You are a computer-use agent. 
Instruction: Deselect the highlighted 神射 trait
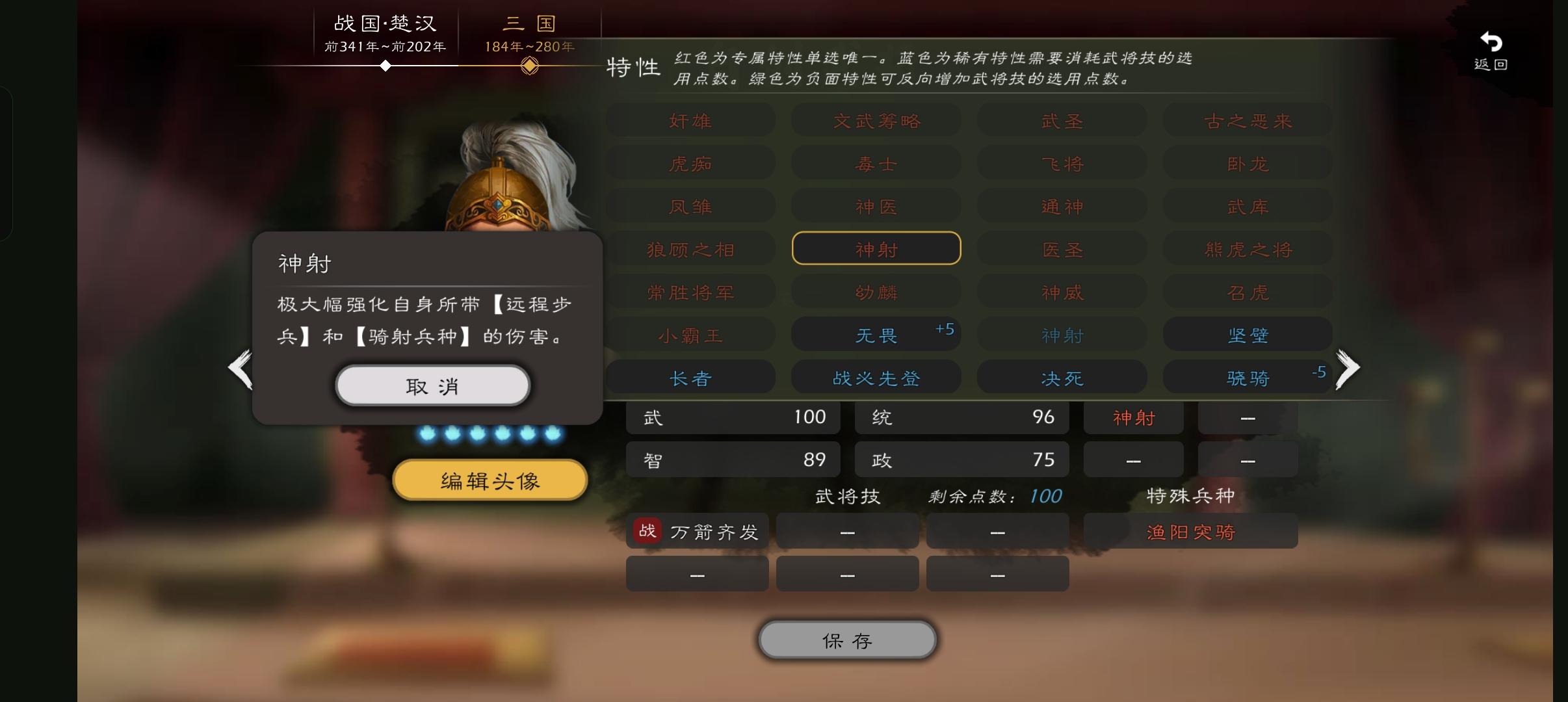coord(876,248)
